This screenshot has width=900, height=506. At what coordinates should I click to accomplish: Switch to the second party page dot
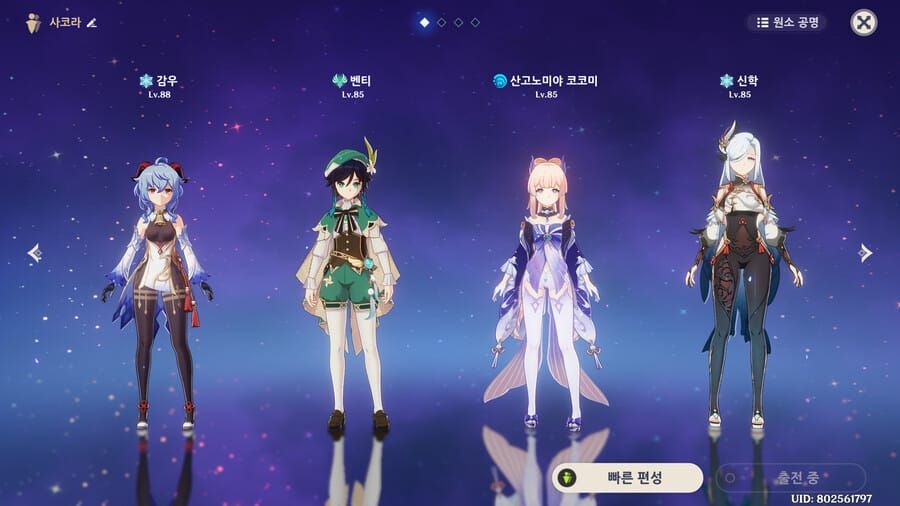click(441, 22)
